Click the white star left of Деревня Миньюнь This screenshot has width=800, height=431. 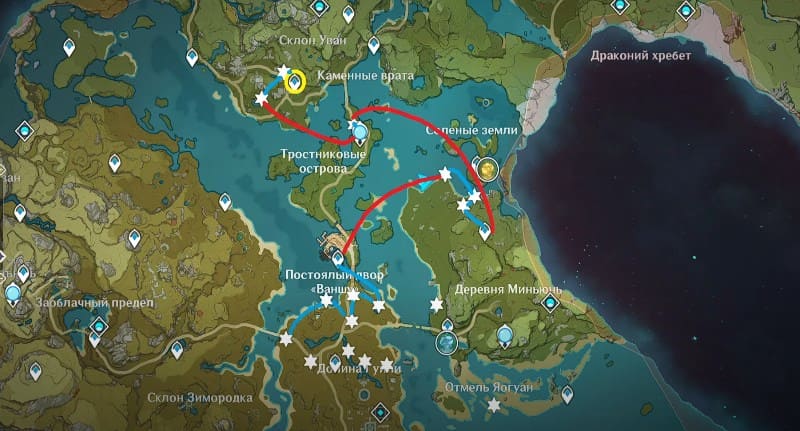(436, 304)
